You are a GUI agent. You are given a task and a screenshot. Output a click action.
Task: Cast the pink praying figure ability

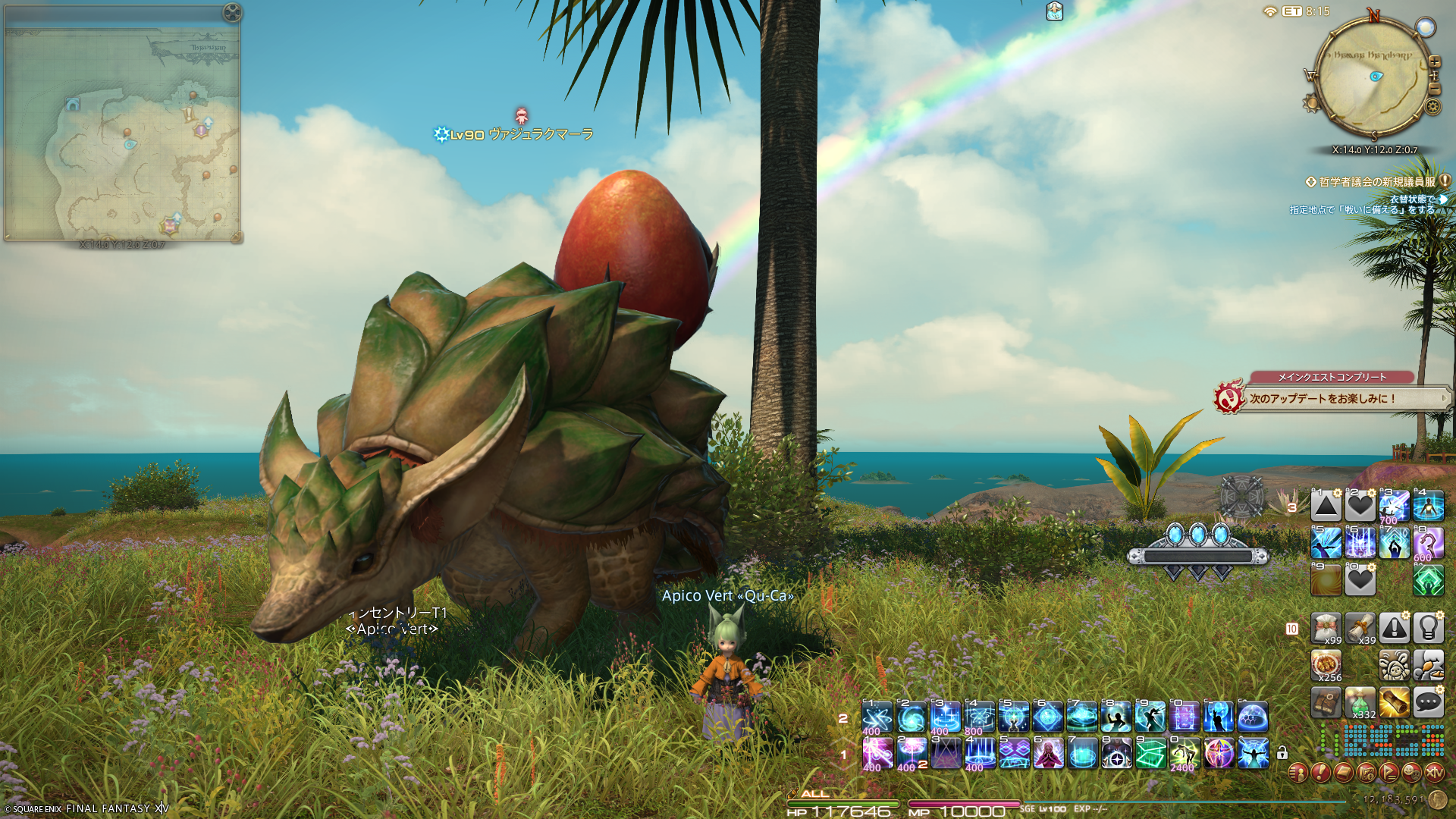tap(1048, 754)
